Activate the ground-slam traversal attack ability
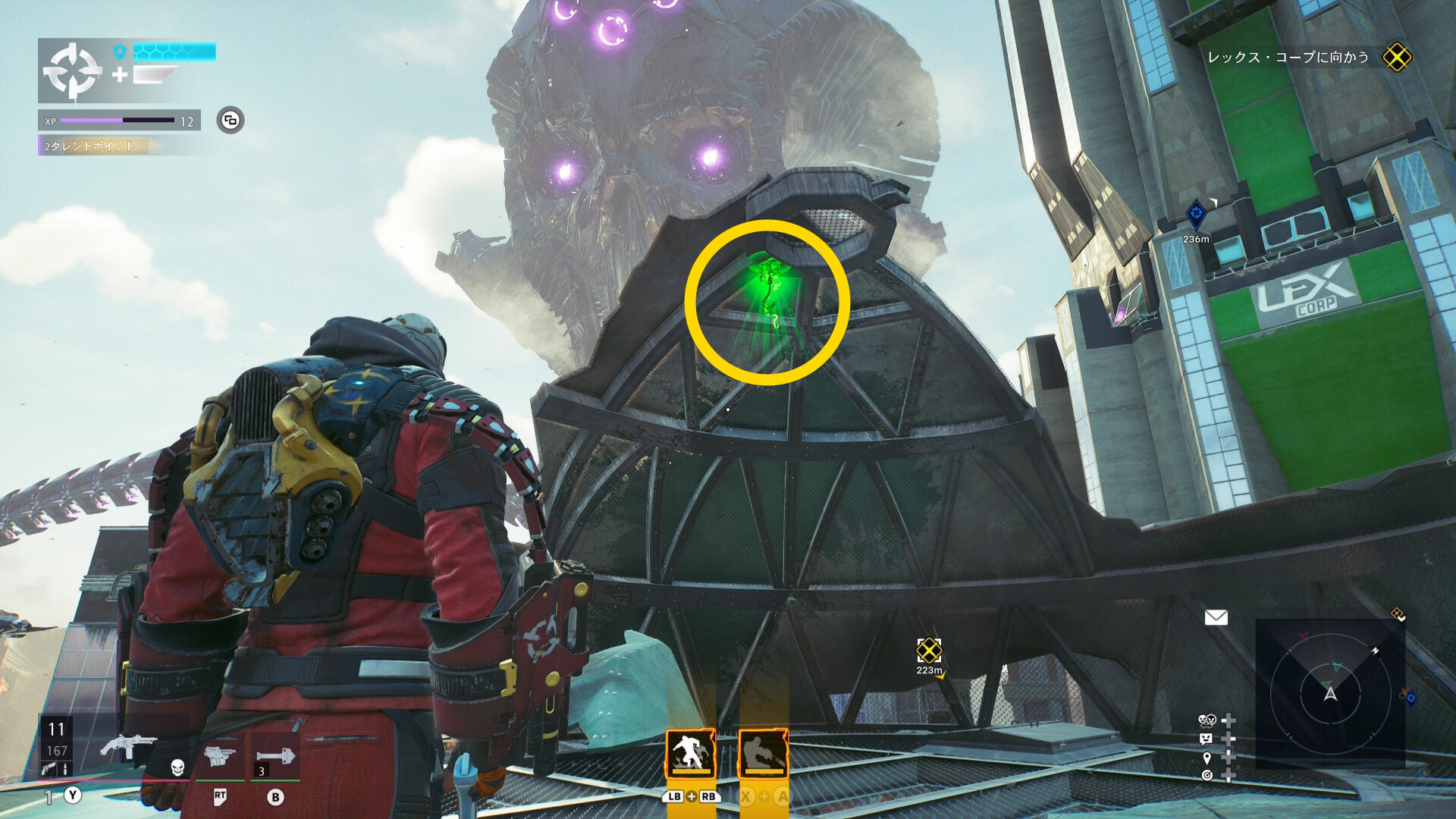 tap(690, 753)
